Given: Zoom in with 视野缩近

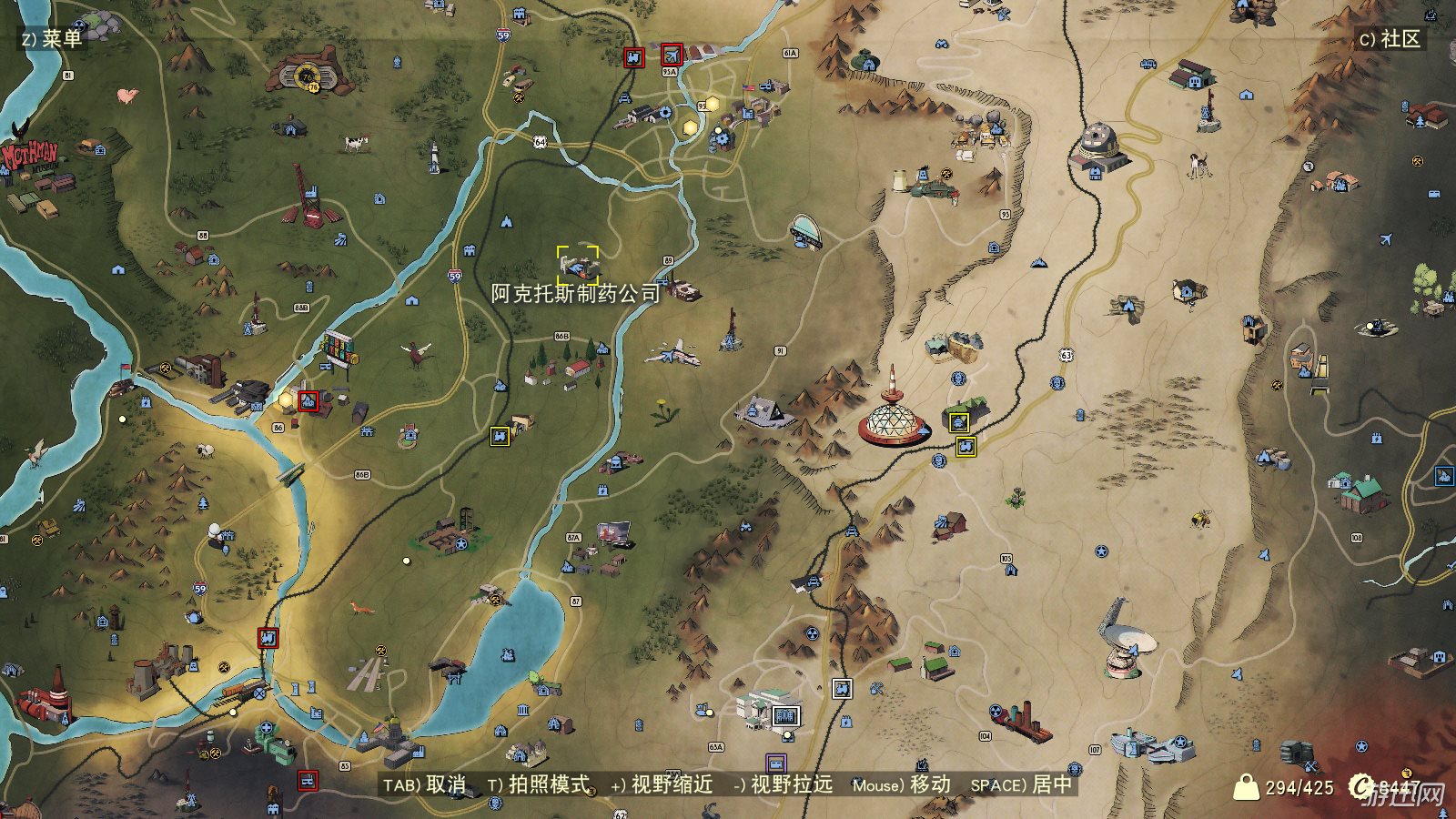Looking at the screenshot, I should [661, 784].
